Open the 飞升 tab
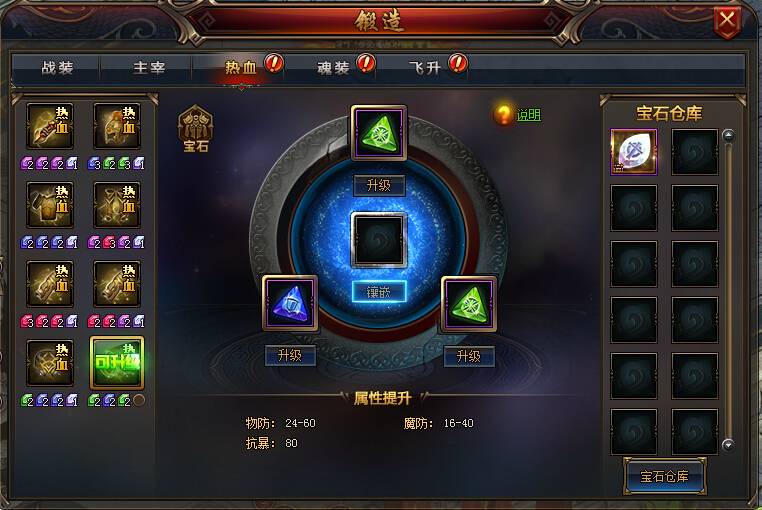This screenshot has width=762, height=510. coord(425,69)
